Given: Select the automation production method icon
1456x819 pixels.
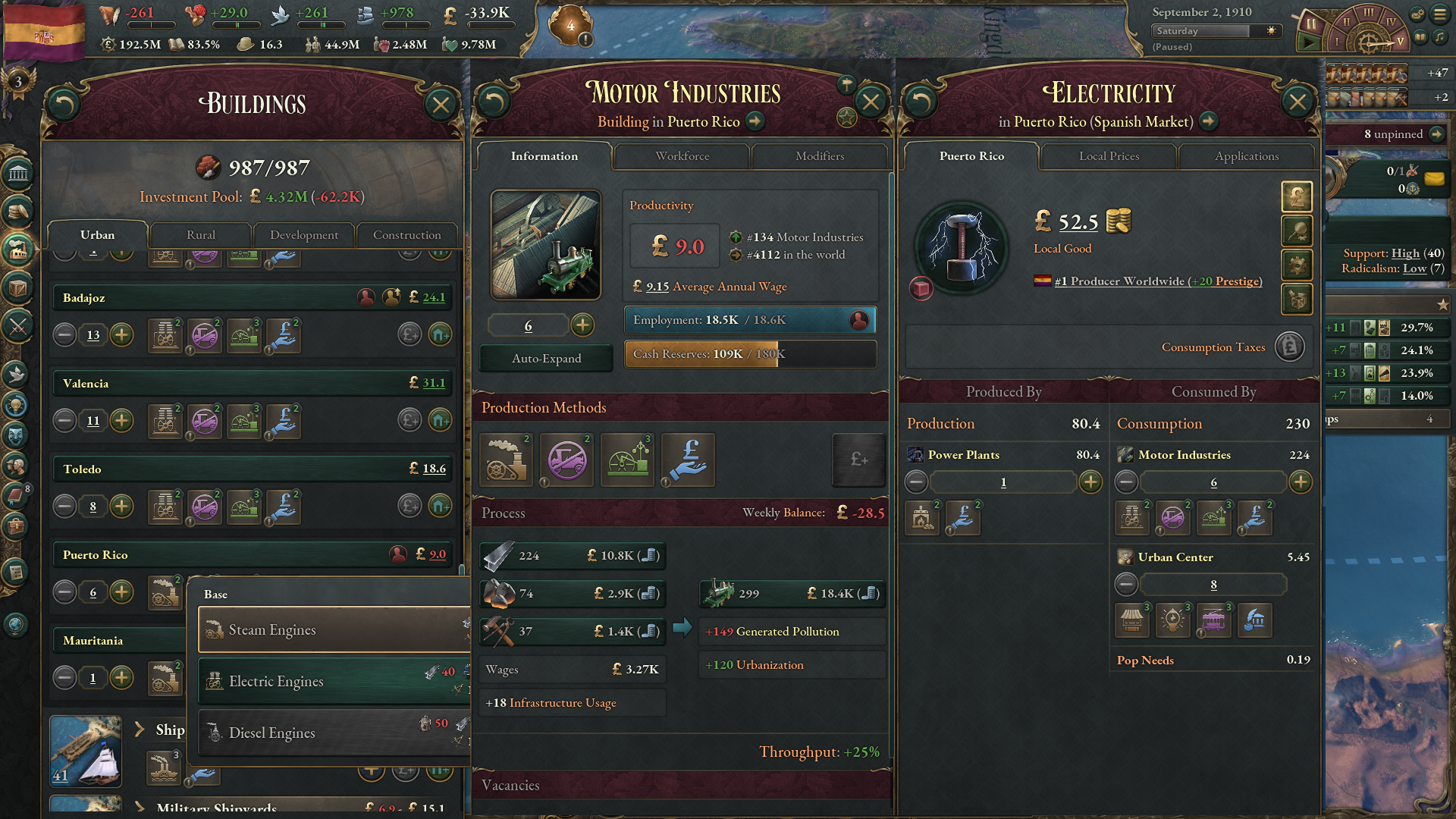Looking at the screenshot, I should tap(627, 460).
